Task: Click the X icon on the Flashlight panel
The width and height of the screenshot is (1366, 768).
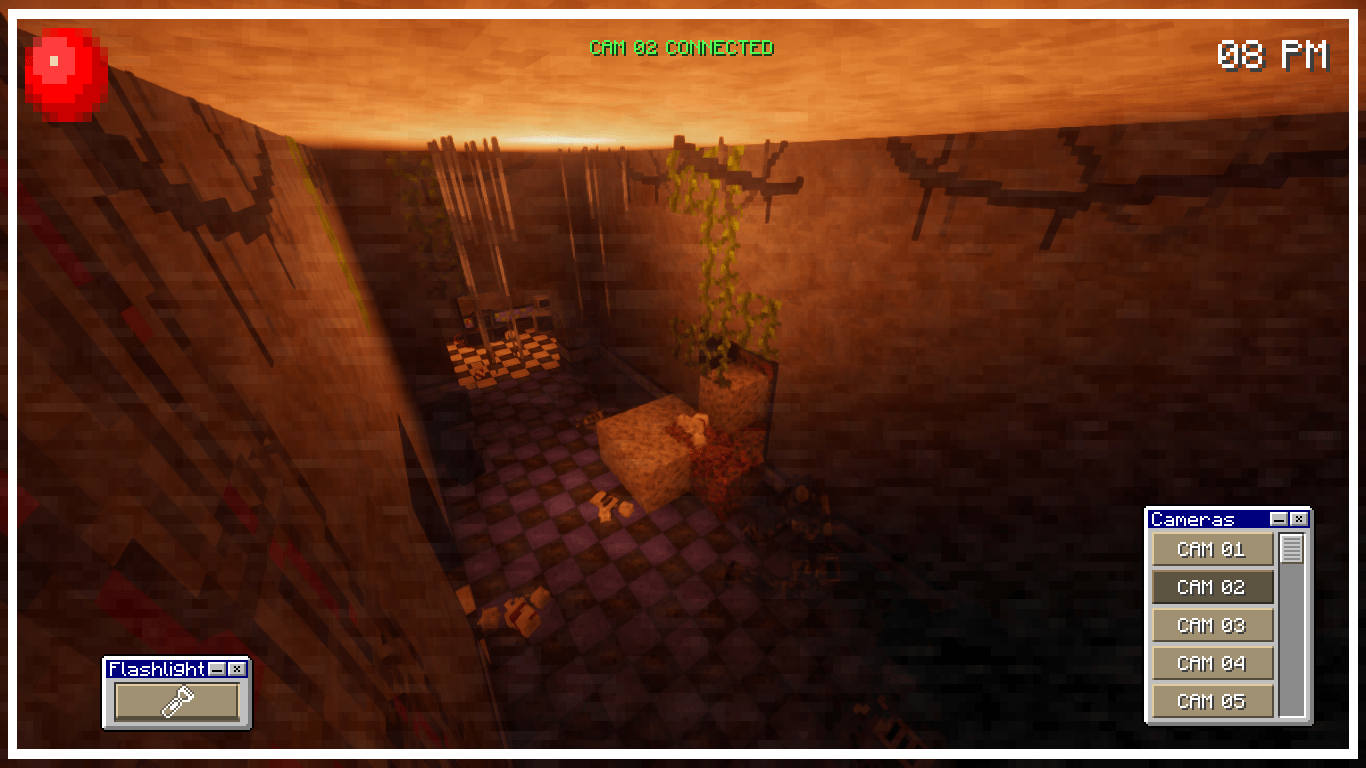Action: pyautogui.click(x=235, y=669)
